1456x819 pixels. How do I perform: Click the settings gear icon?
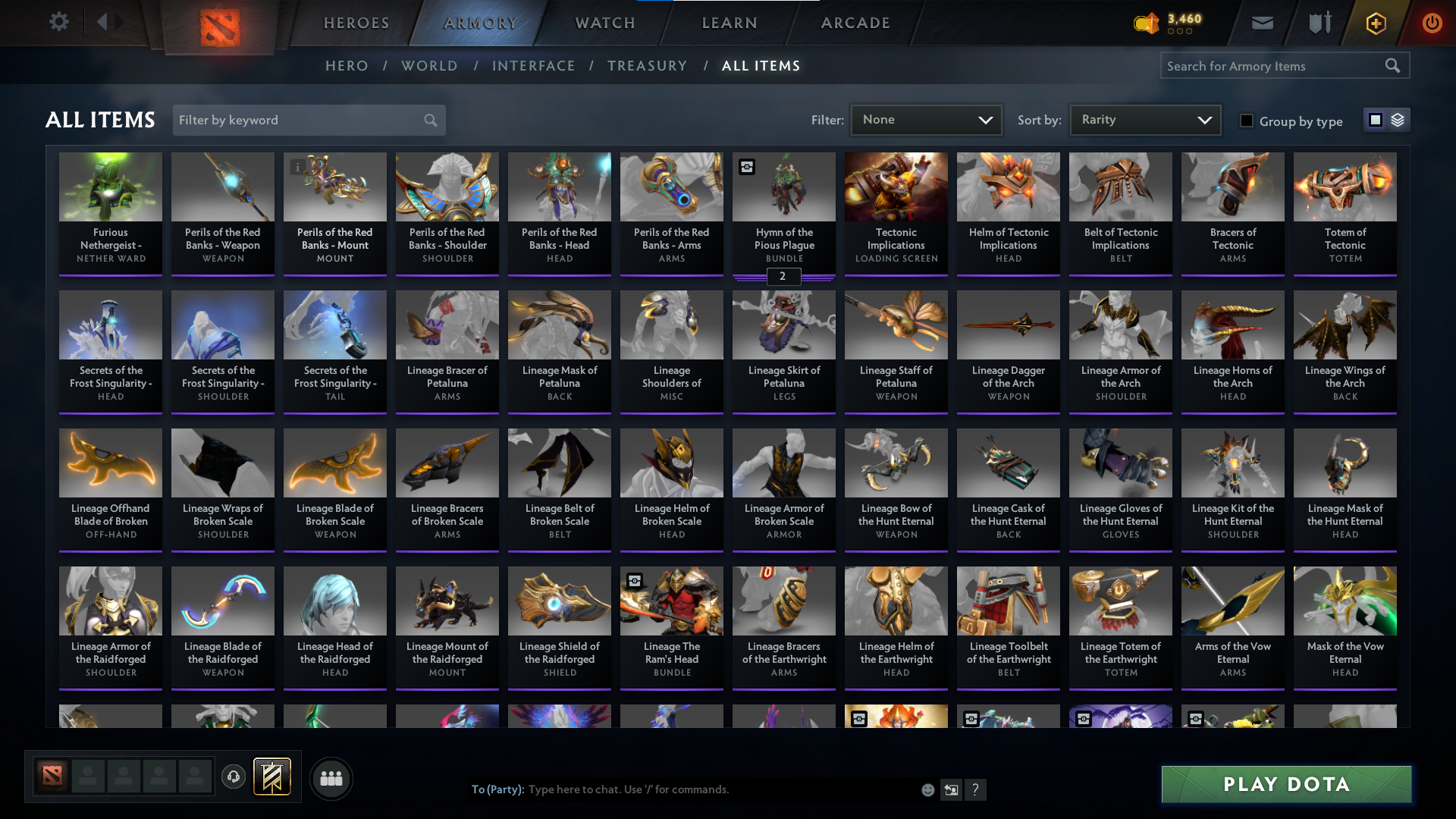pos(59,21)
